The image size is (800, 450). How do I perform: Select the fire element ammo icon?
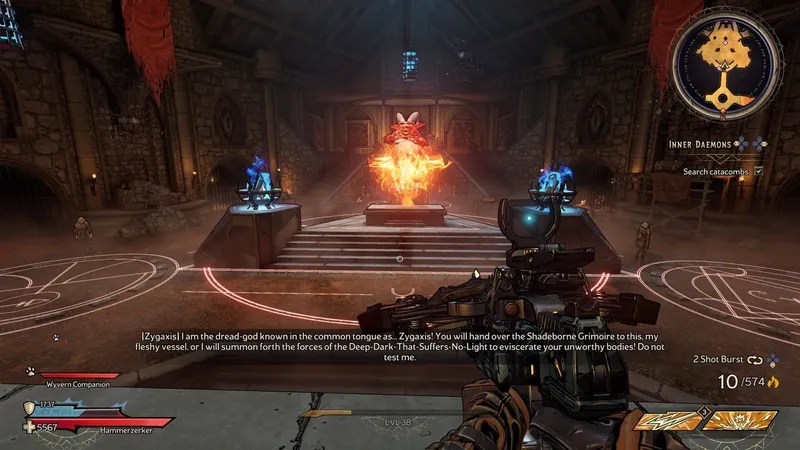(773, 382)
